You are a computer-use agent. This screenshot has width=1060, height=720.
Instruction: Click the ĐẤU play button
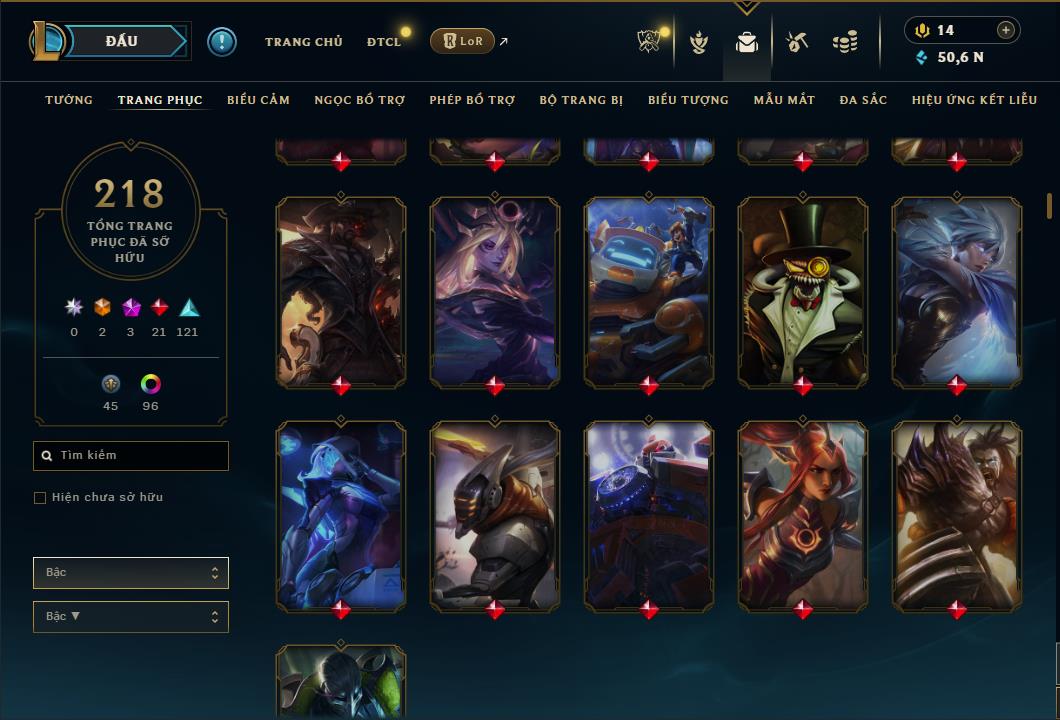click(x=122, y=41)
